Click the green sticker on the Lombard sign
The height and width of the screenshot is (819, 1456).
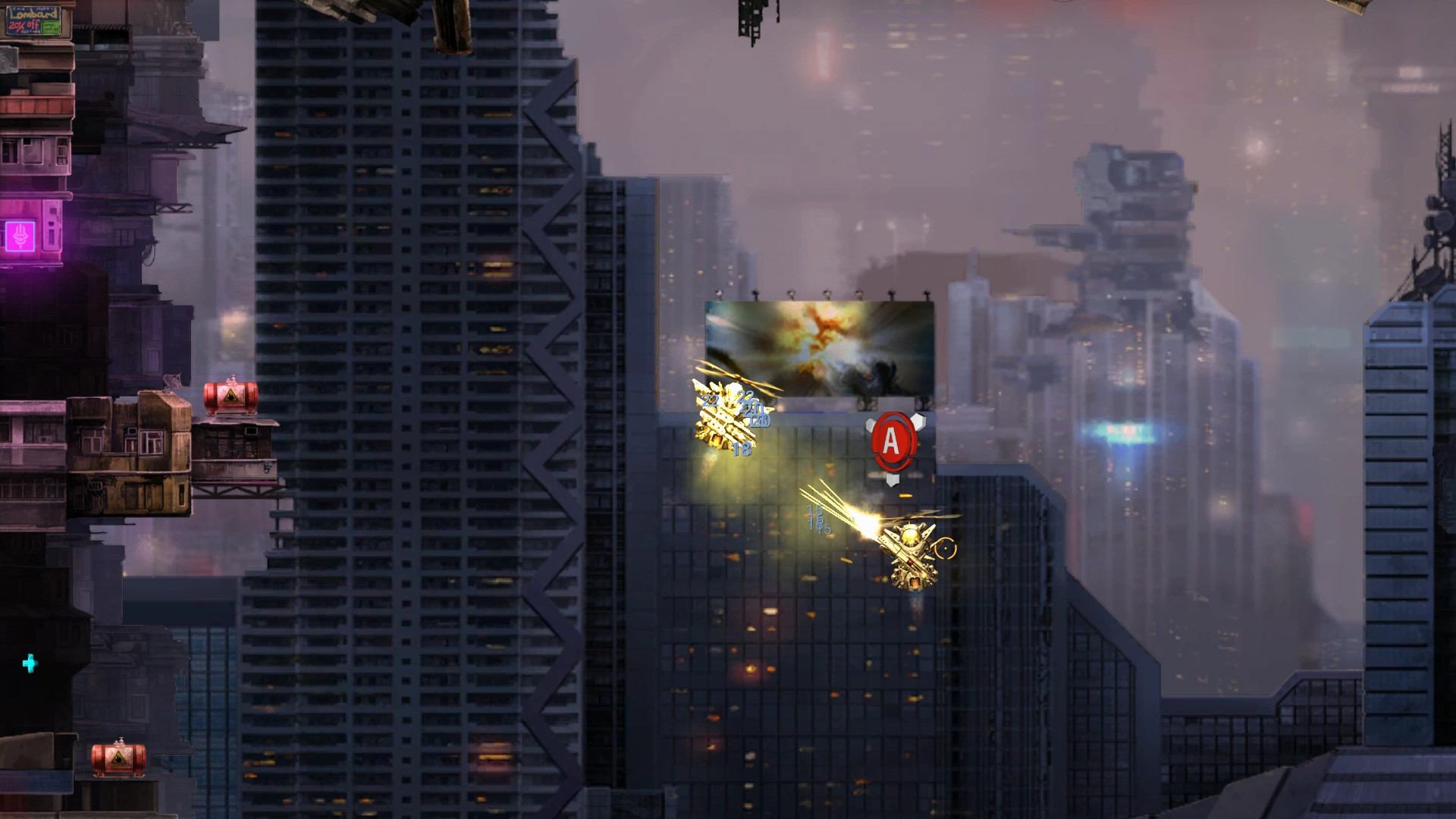tap(51, 27)
